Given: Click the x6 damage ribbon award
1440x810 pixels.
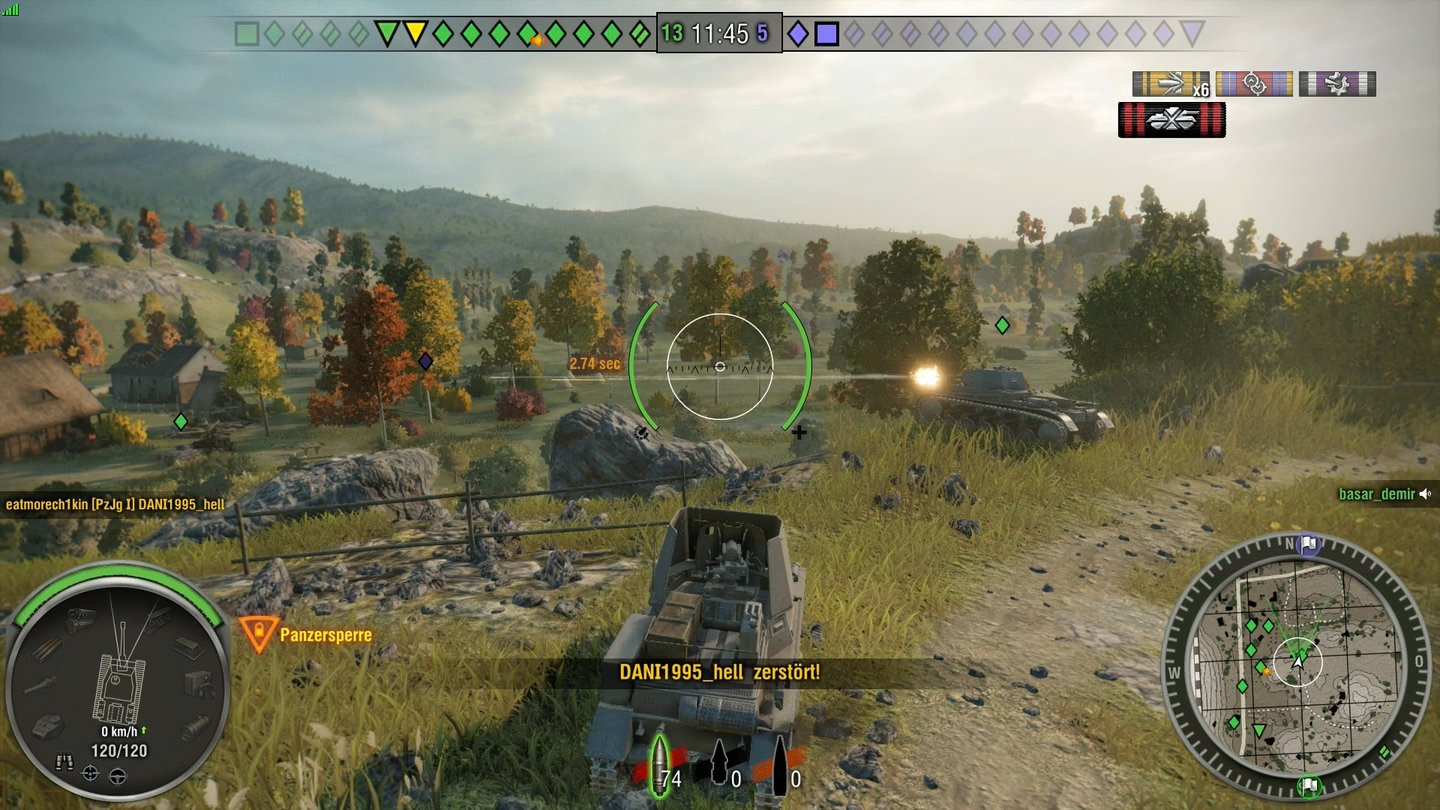Looking at the screenshot, I should pos(1170,83).
